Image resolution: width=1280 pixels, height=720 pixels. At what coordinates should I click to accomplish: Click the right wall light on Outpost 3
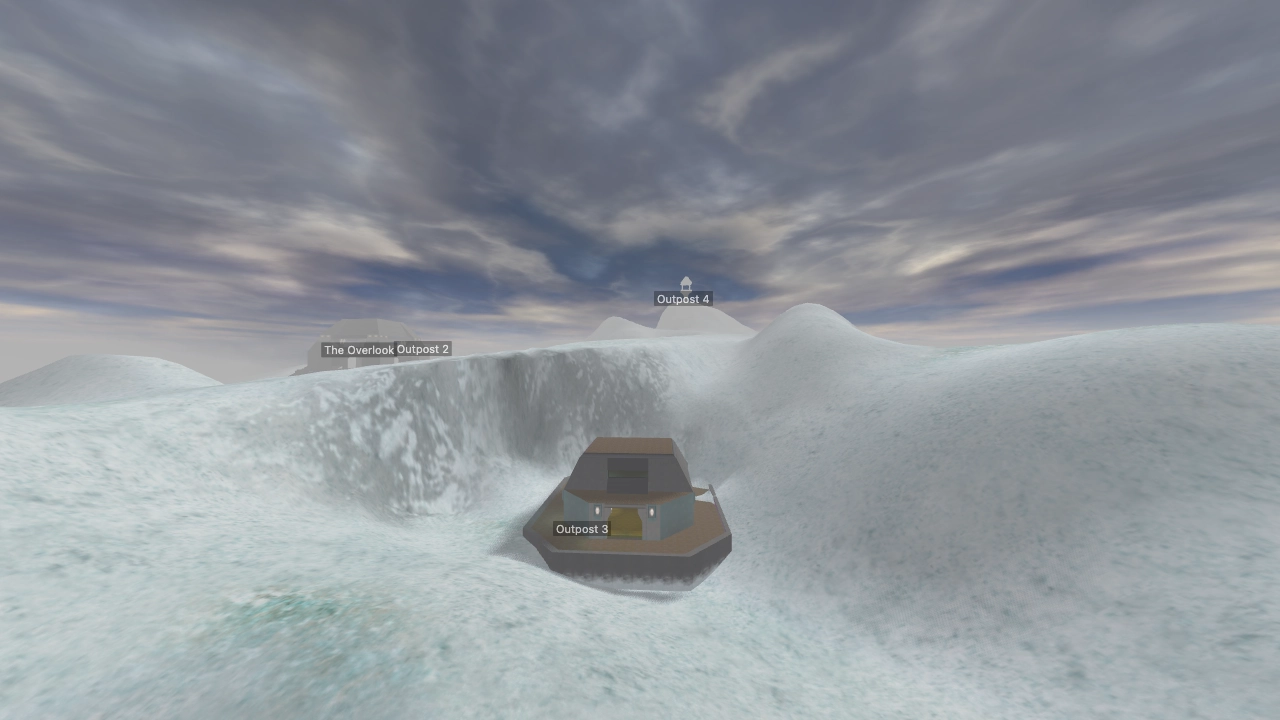click(652, 512)
